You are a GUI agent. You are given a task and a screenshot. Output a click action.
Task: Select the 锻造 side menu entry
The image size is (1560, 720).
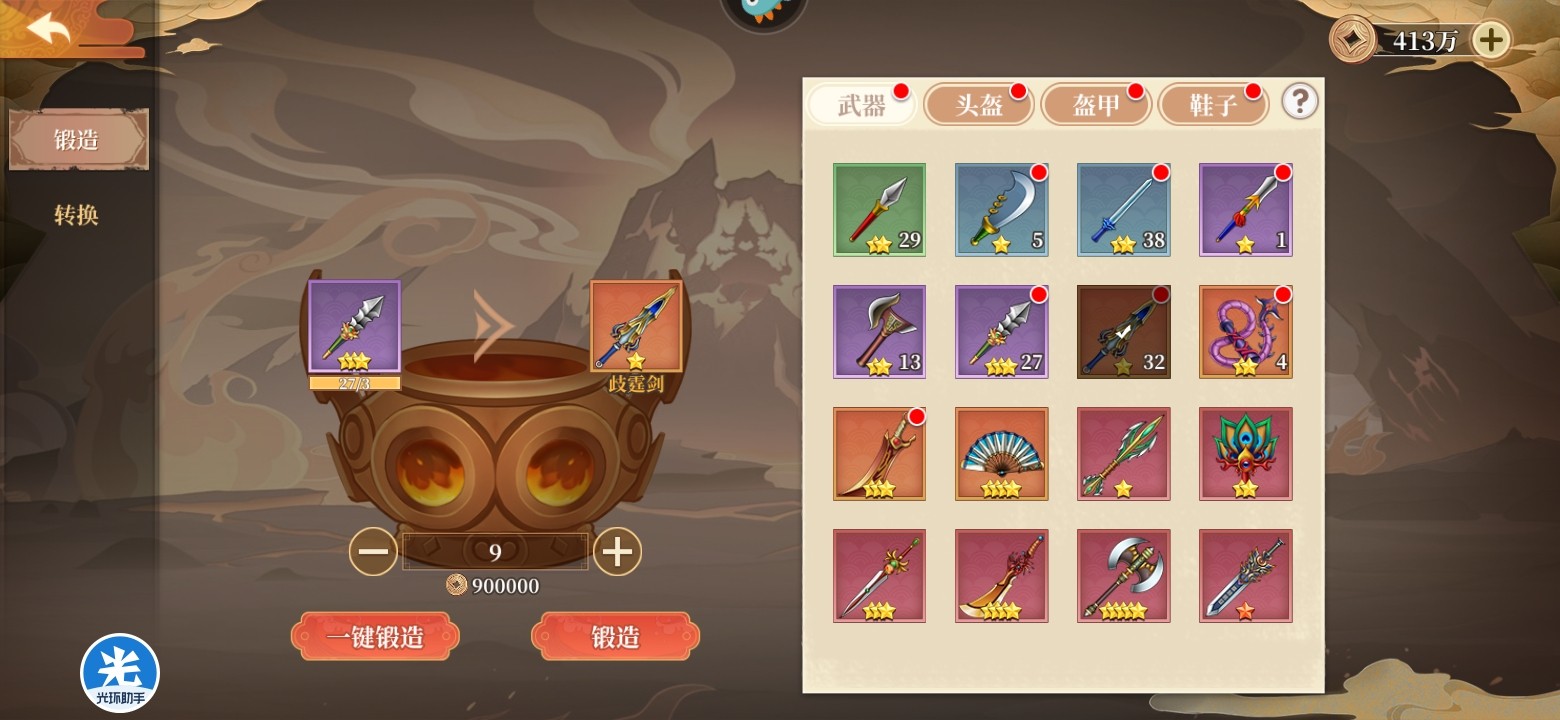[78, 140]
